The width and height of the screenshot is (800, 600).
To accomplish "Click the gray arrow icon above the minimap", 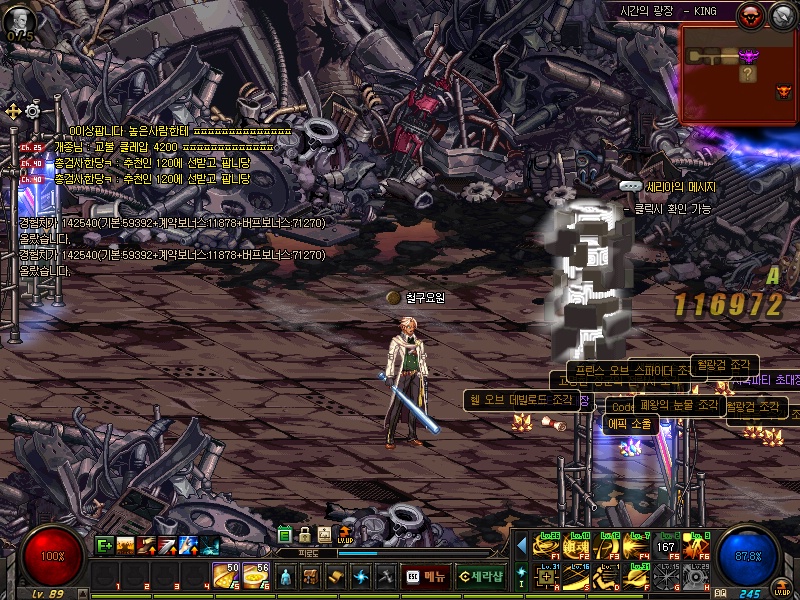I will coord(781,15).
